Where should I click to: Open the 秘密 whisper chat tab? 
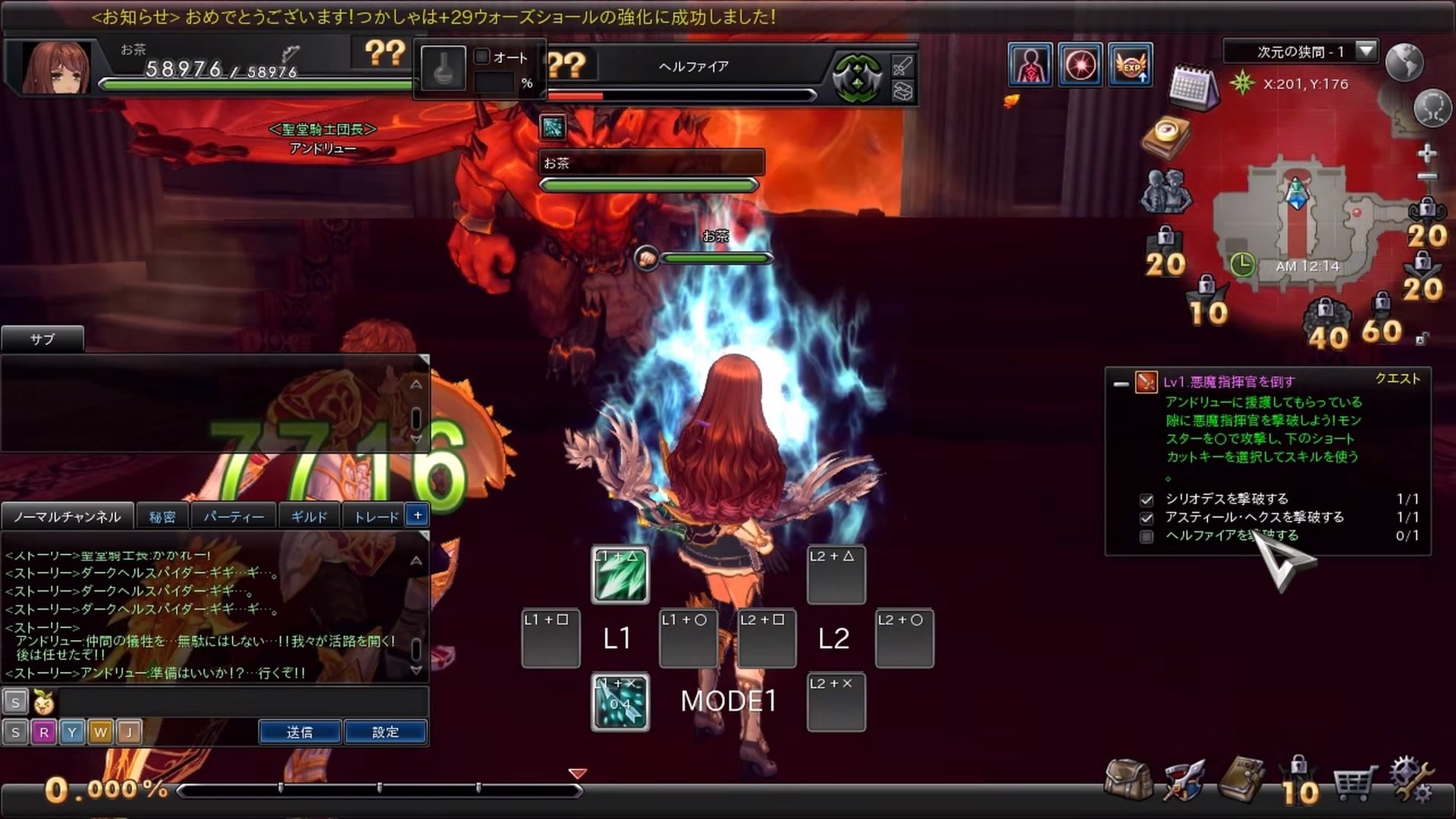pyautogui.click(x=162, y=516)
